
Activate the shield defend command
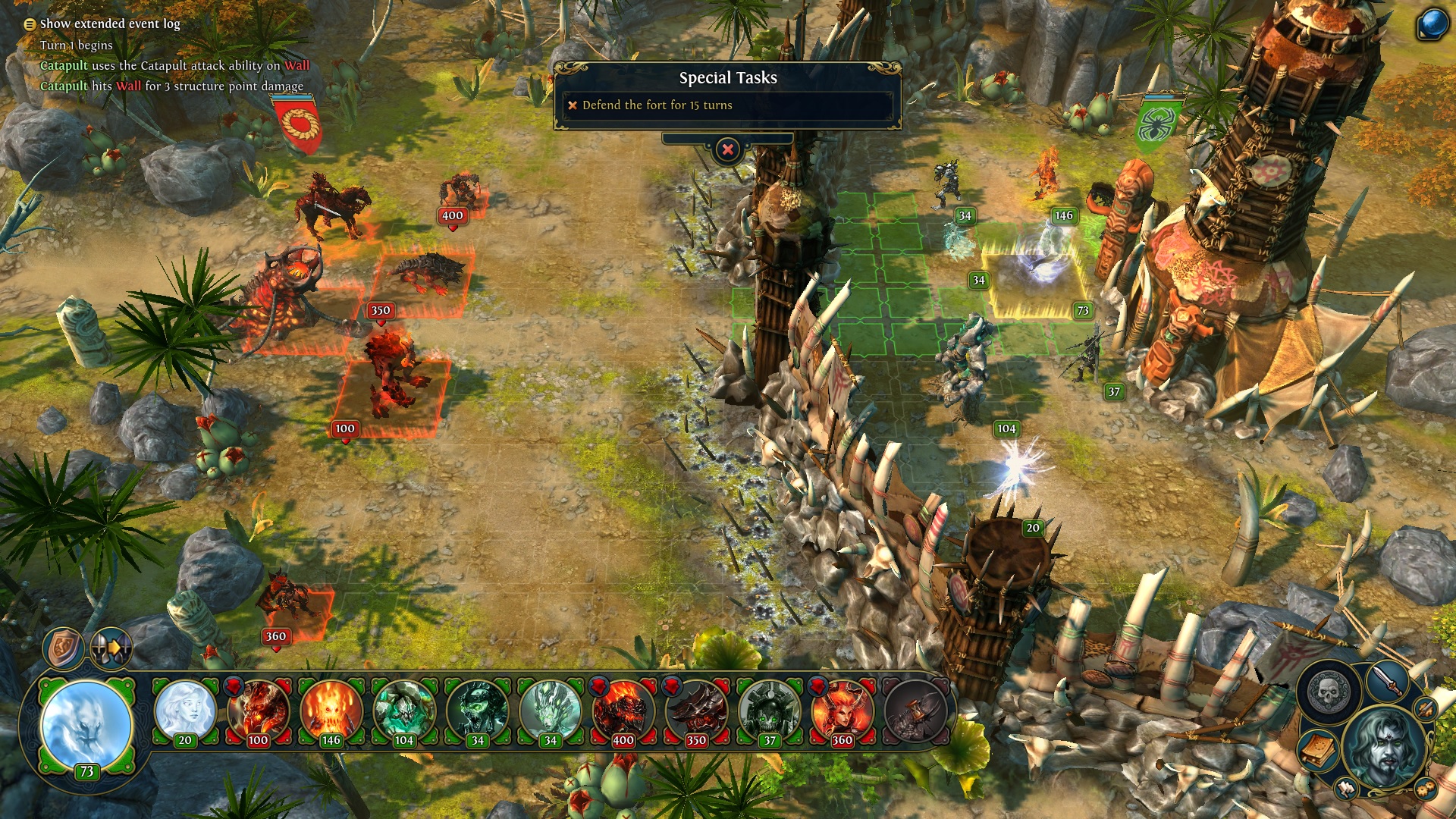[64, 648]
